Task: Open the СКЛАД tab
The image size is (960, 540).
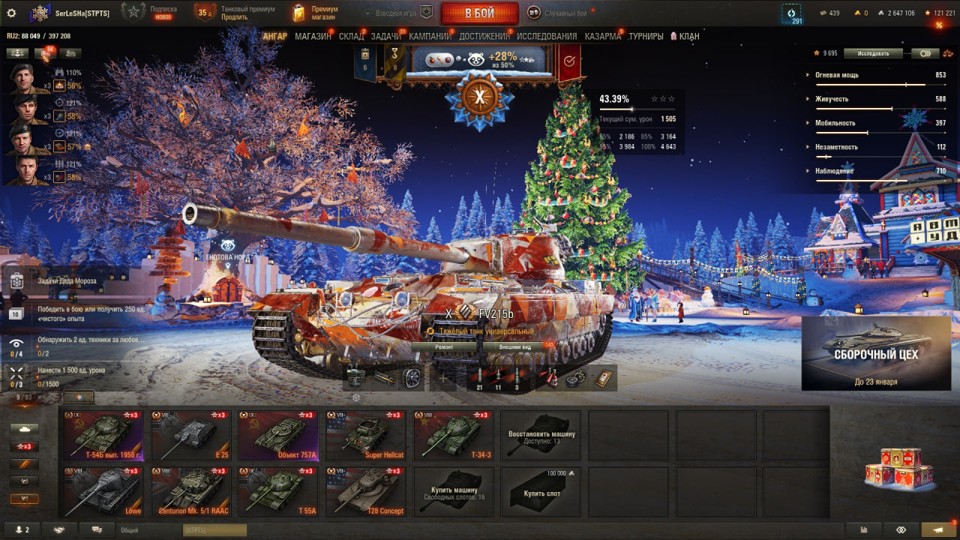Action: pyautogui.click(x=352, y=36)
